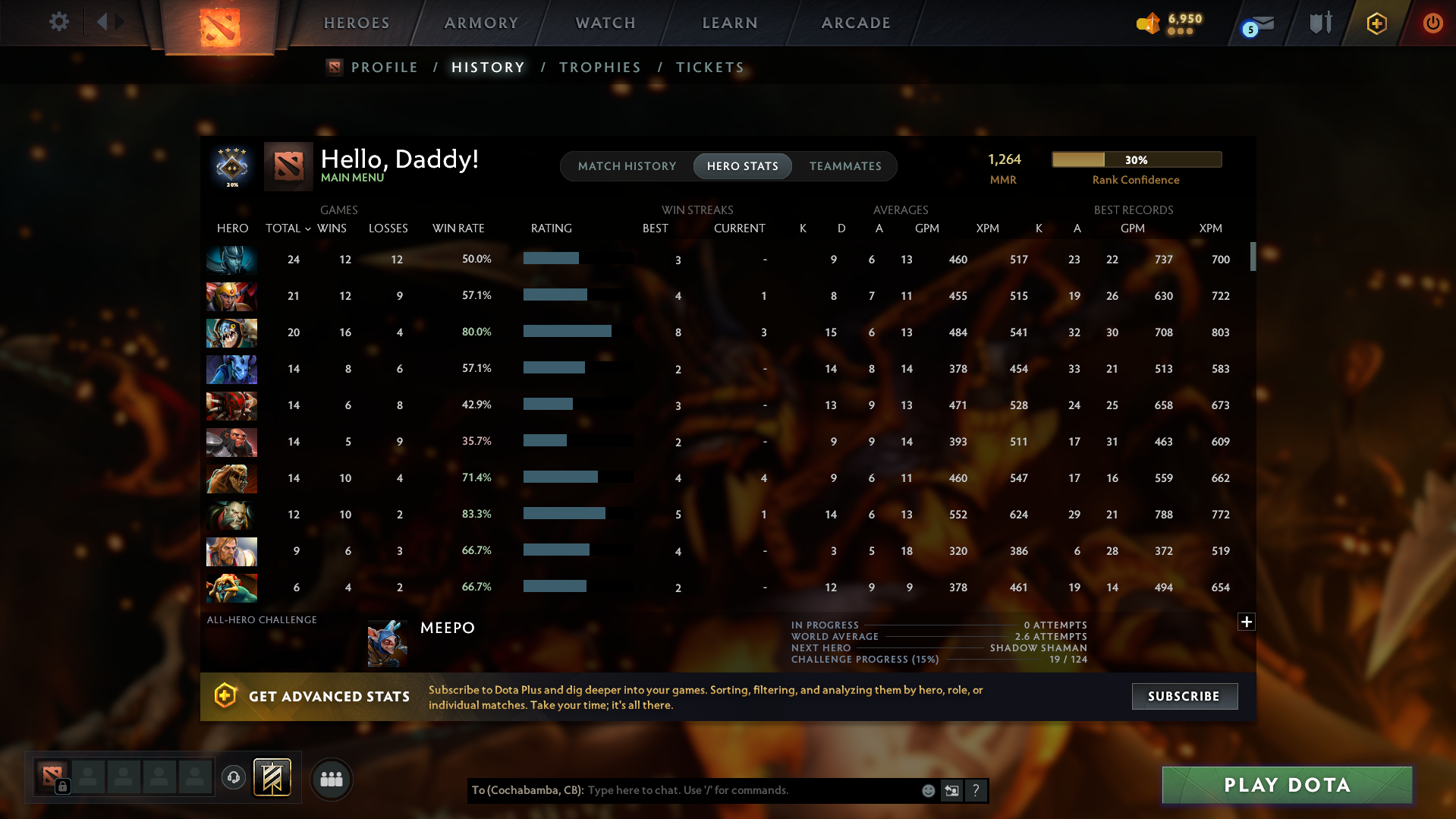Click the Rank Confidence progress bar
The height and width of the screenshot is (819, 1456).
pyautogui.click(x=1136, y=159)
